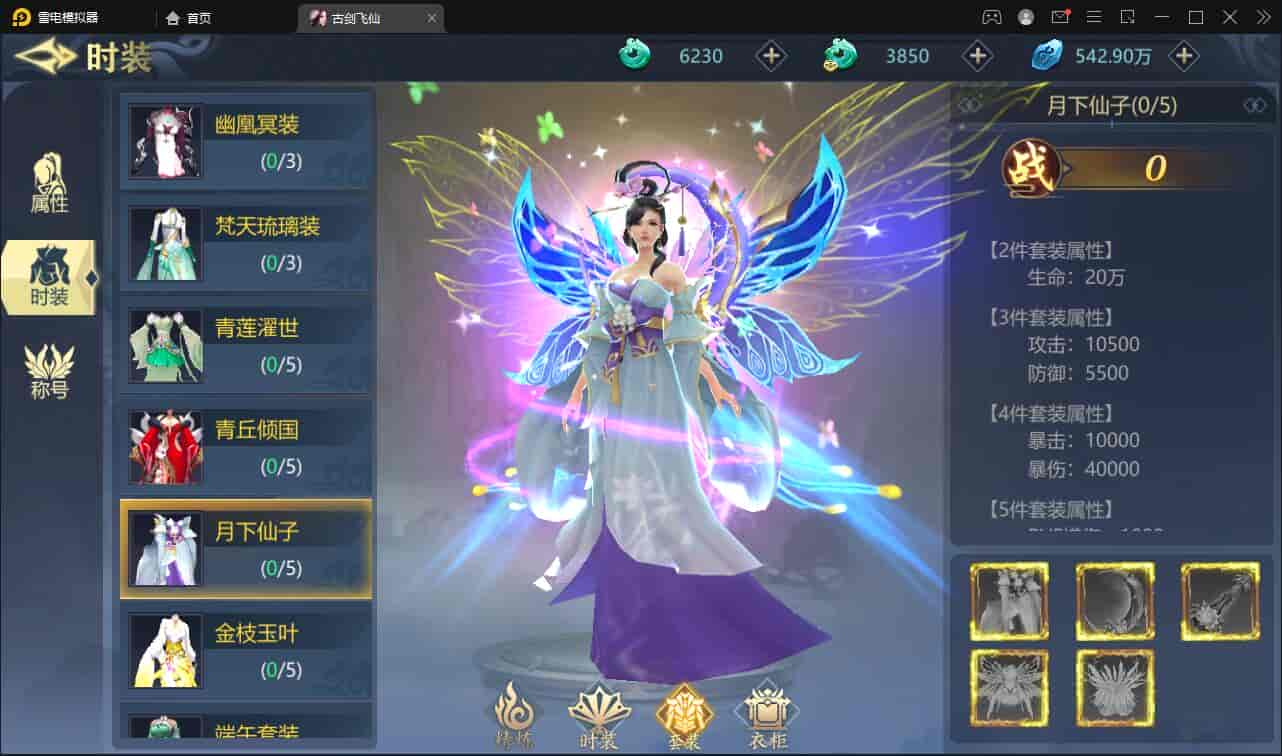Open the 衣柜 wardrobe tab
1282x756 pixels.
click(765, 716)
